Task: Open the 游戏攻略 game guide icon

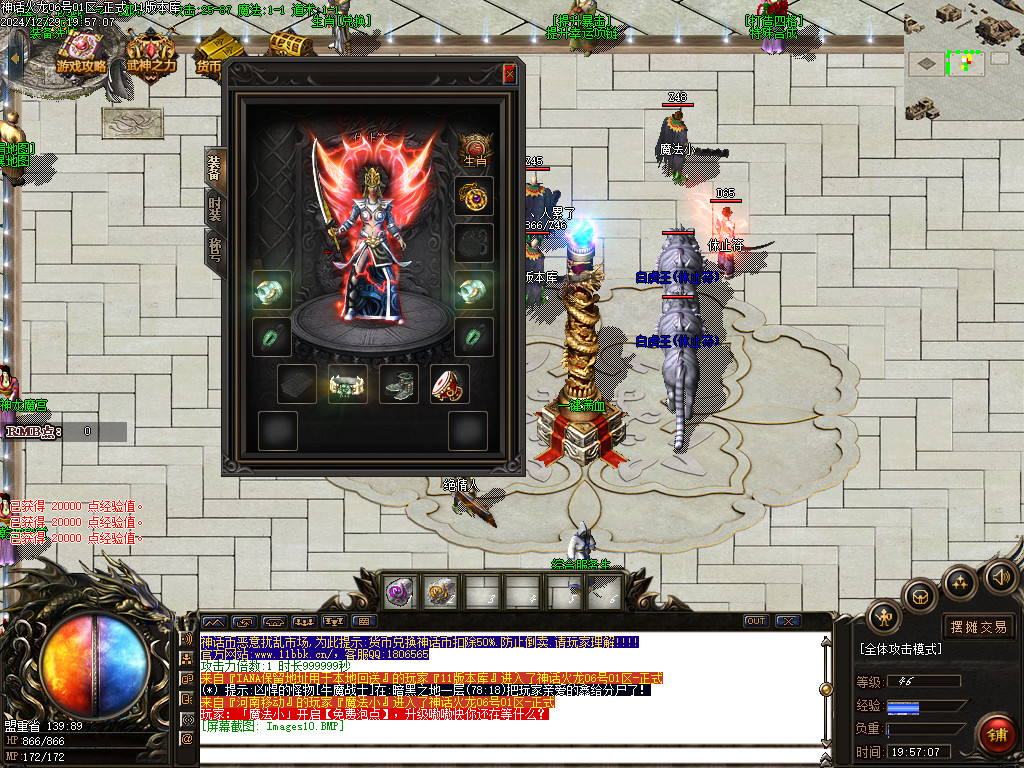Action: [x=82, y=52]
